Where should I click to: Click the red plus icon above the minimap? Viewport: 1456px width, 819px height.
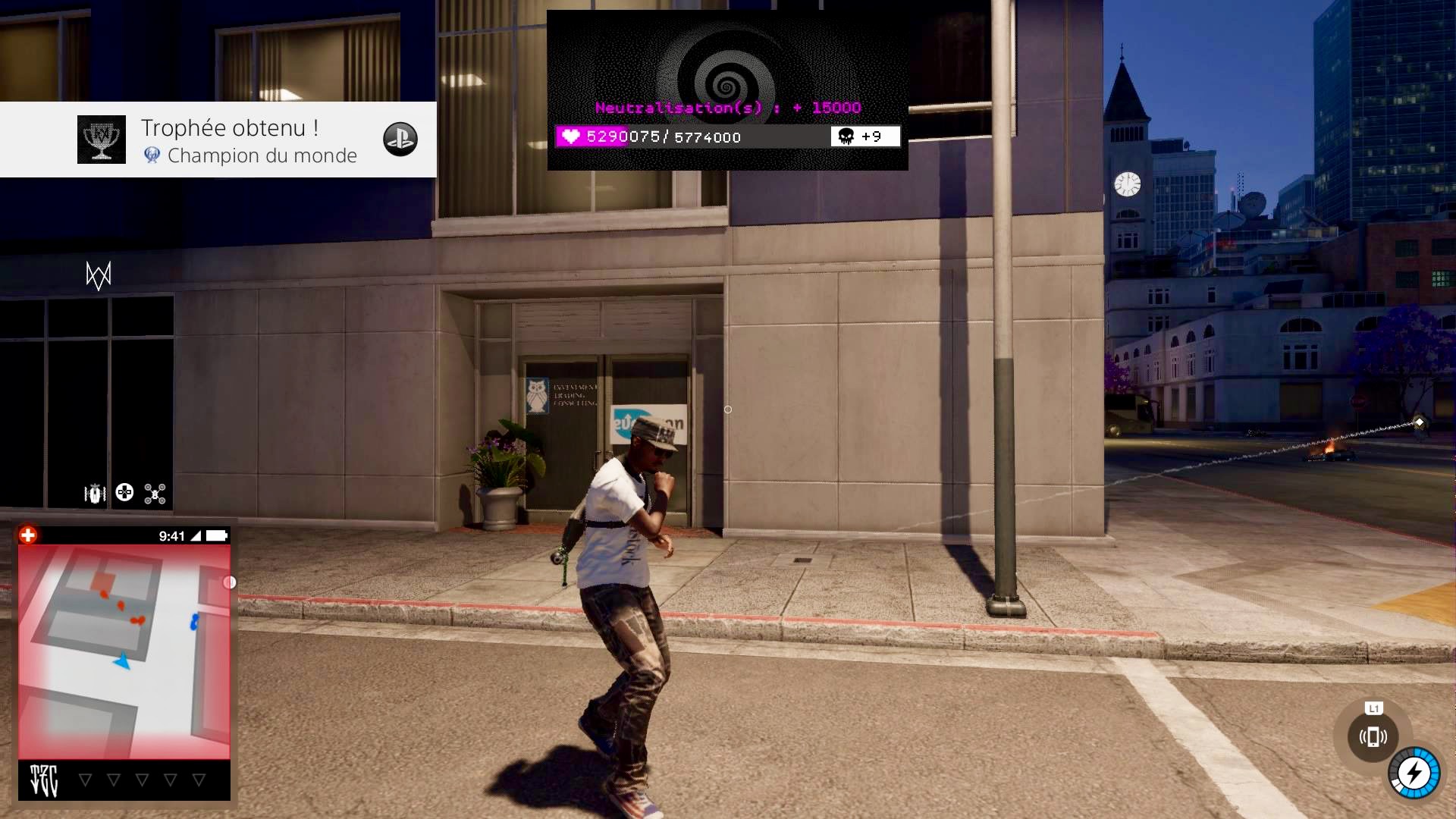point(28,535)
